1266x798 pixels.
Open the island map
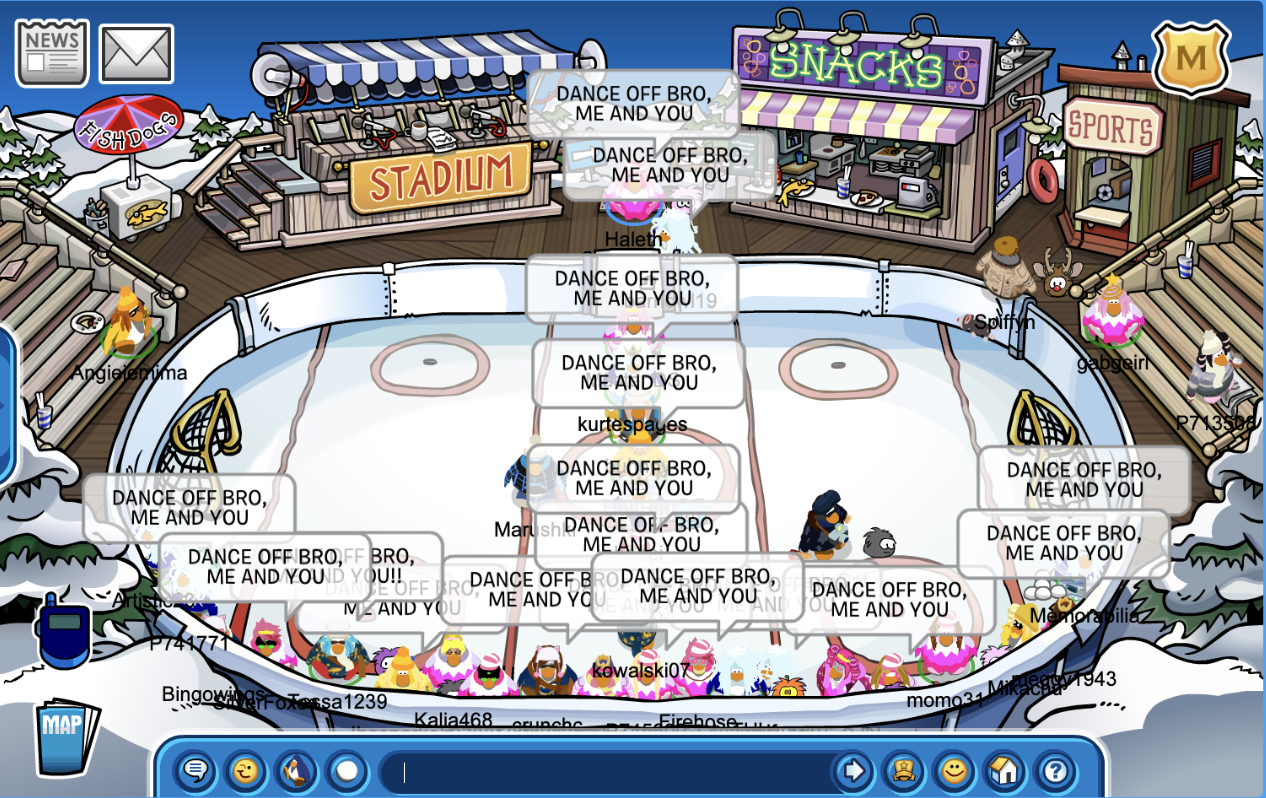click(x=67, y=737)
